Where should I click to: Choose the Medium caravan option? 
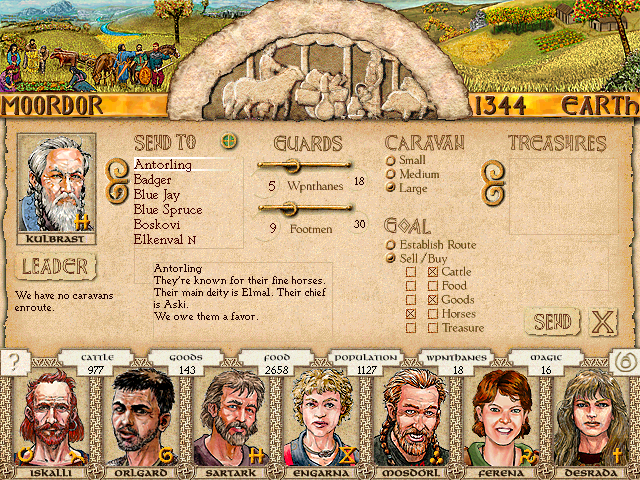coord(391,174)
